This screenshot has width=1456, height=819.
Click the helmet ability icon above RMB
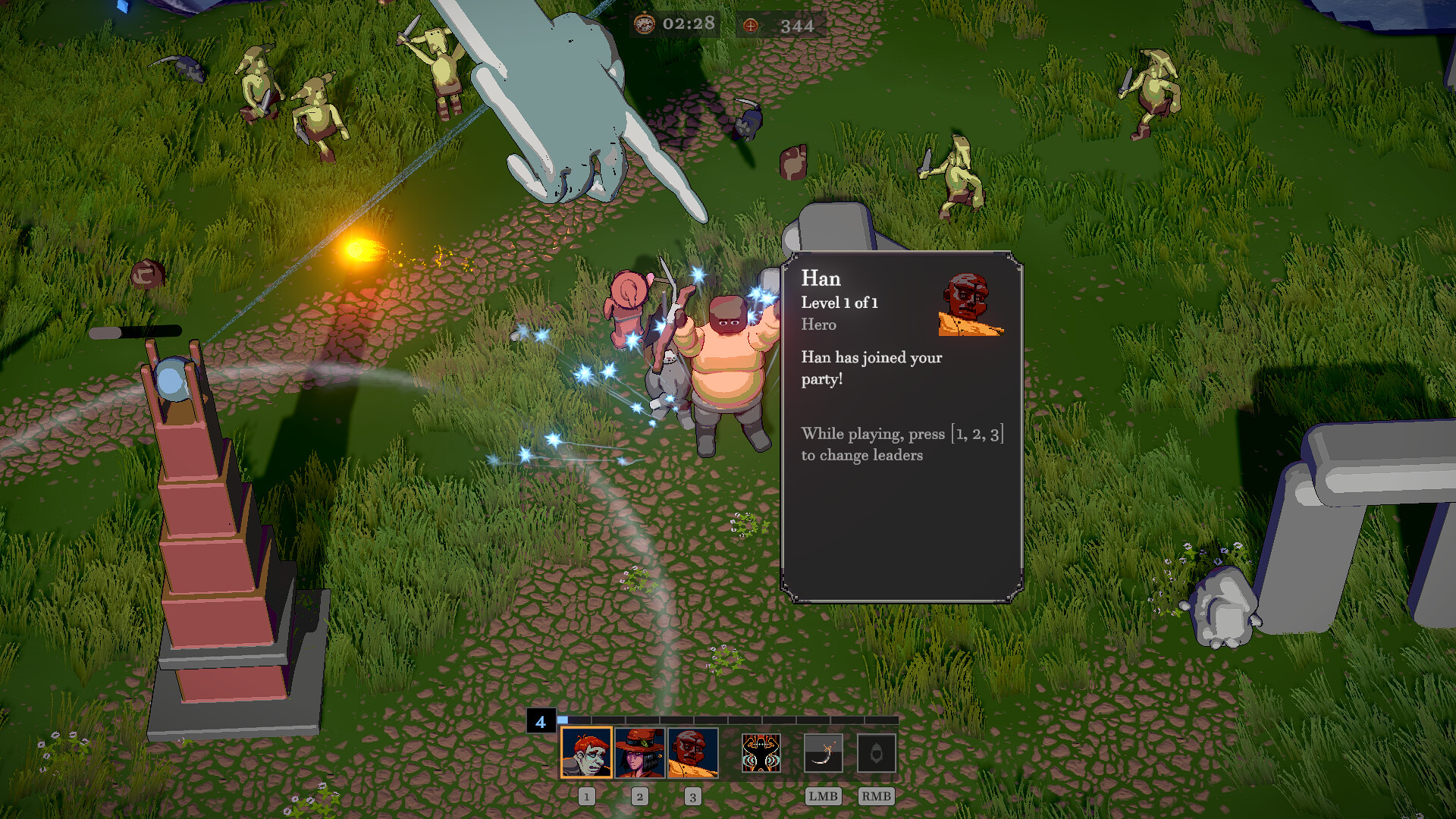tap(877, 753)
